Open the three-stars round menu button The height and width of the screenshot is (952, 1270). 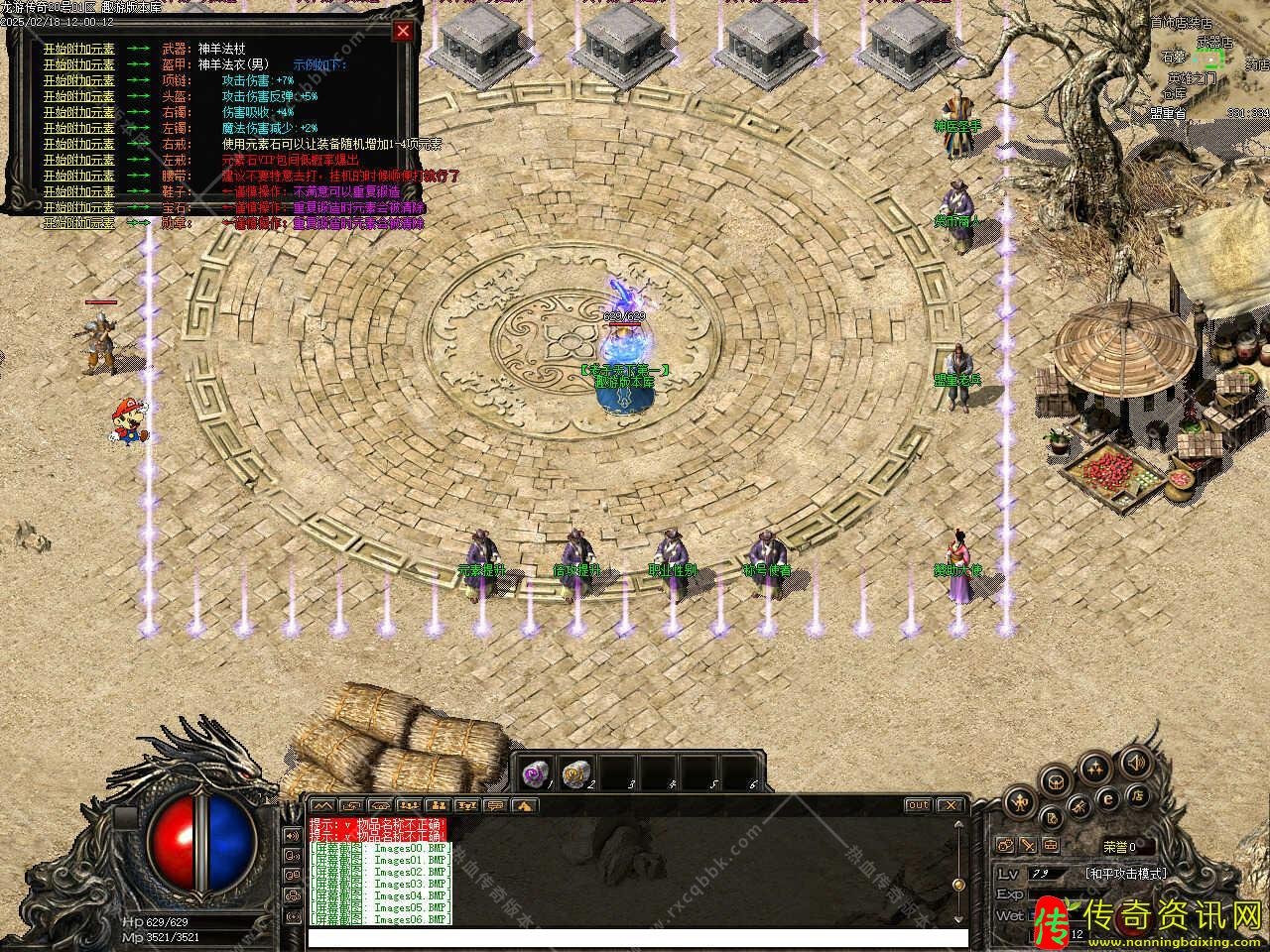click(1095, 766)
